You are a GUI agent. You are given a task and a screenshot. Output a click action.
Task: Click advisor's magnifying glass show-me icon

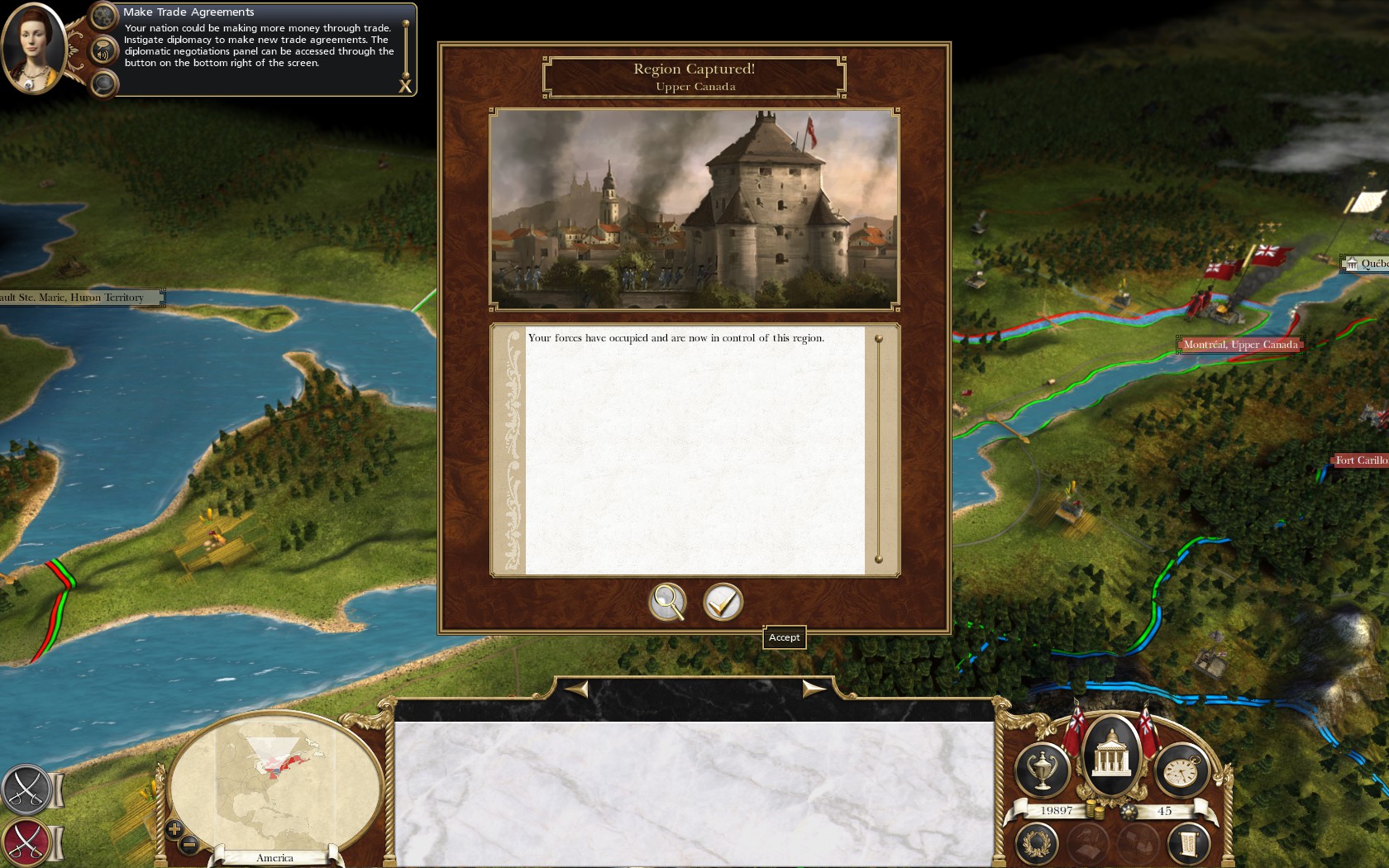[103, 83]
